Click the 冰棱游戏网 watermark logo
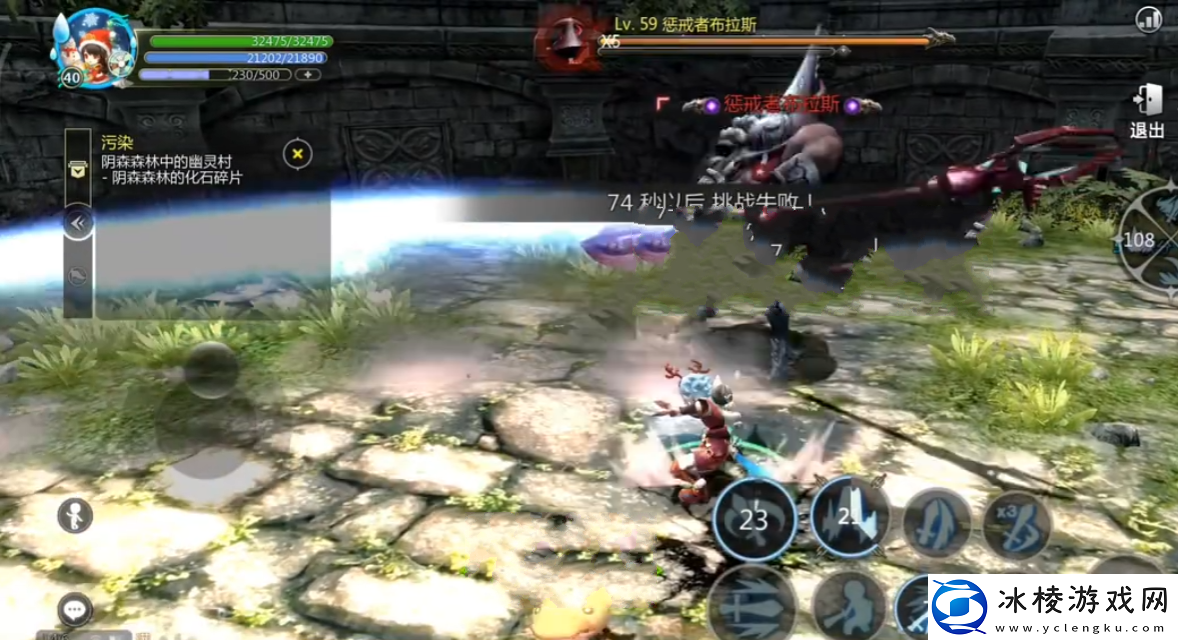 click(1050, 606)
